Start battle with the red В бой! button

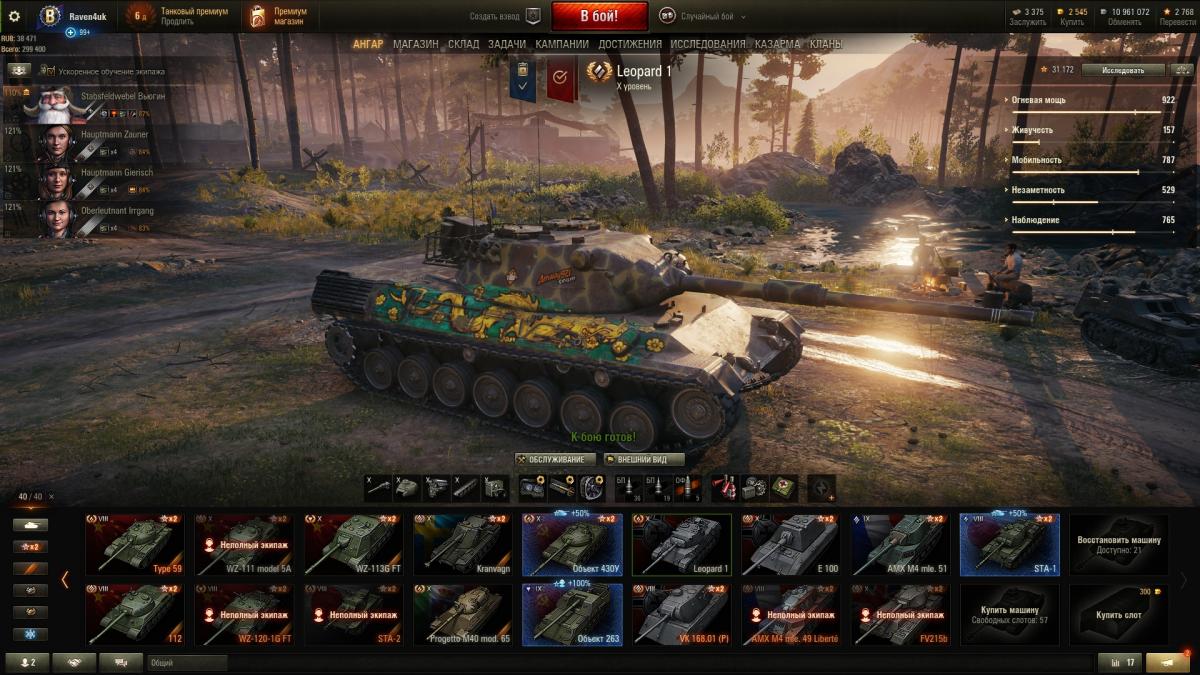[x=599, y=16]
